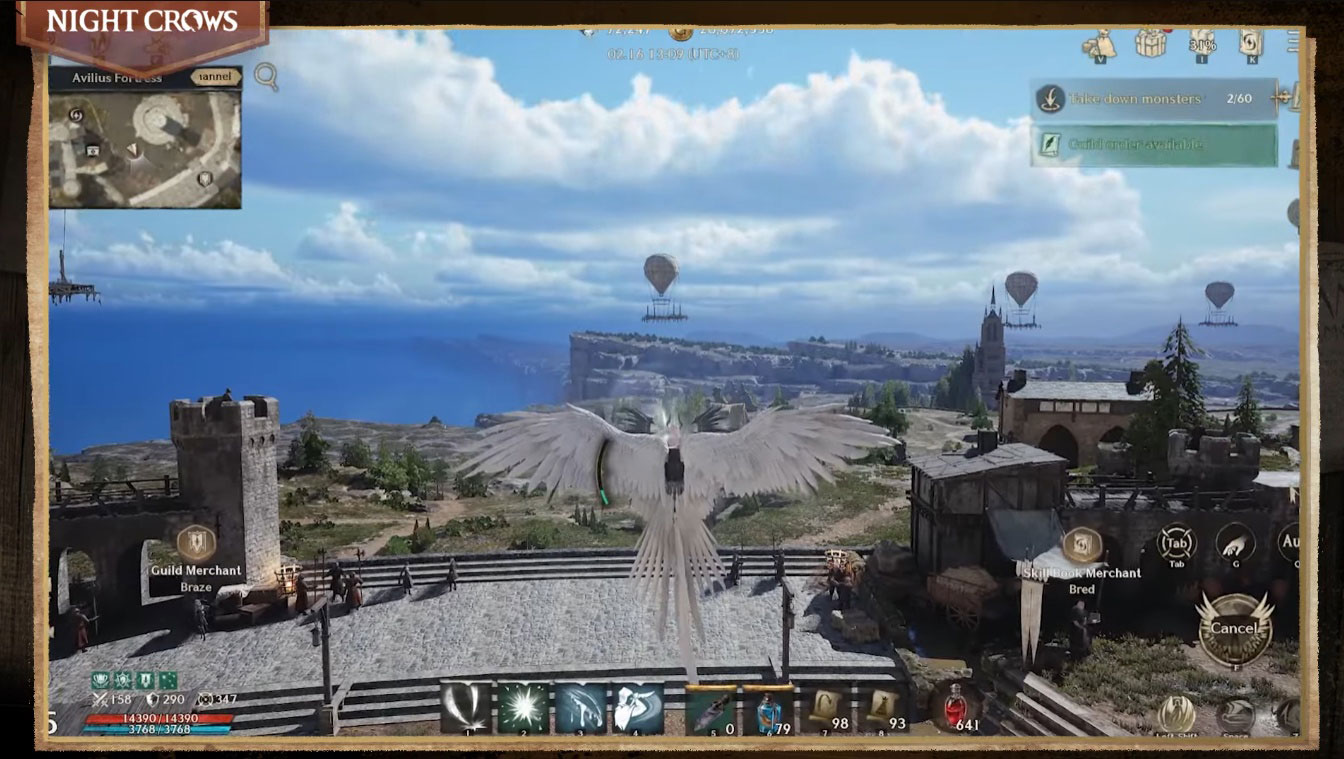The width and height of the screenshot is (1344, 759).
Task: Activate the hand pickup button
Action: coord(1236,543)
